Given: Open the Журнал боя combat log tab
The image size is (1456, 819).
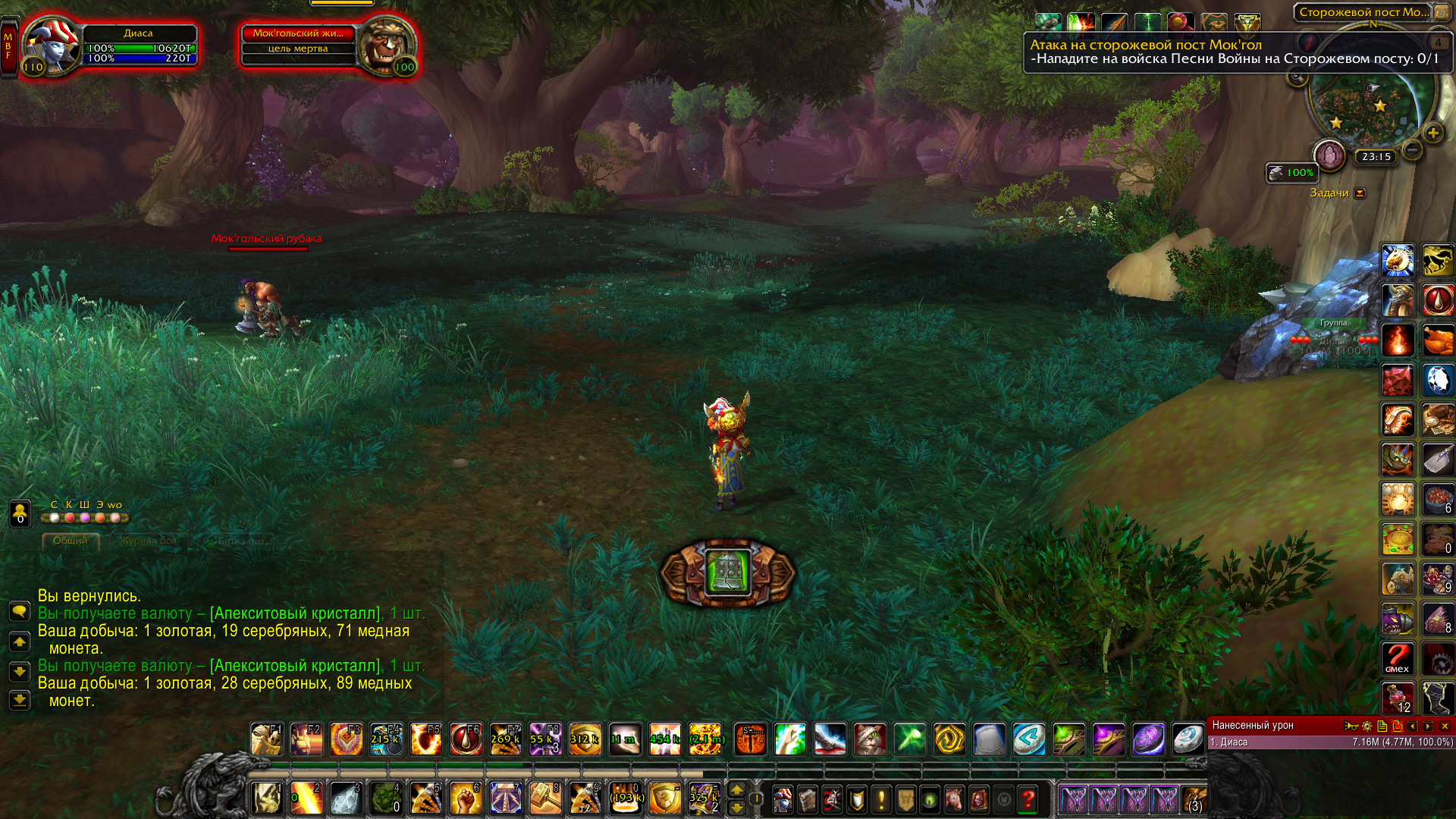Looking at the screenshot, I should pyautogui.click(x=149, y=541).
